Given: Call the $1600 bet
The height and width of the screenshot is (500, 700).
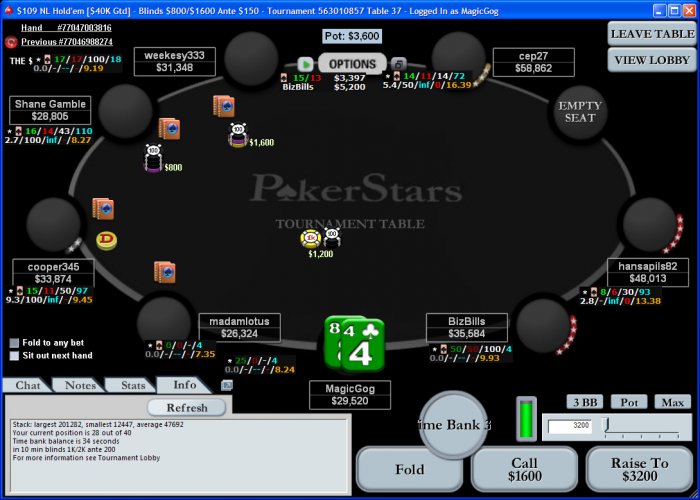Looking at the screenshot, I should coord(524,469).
